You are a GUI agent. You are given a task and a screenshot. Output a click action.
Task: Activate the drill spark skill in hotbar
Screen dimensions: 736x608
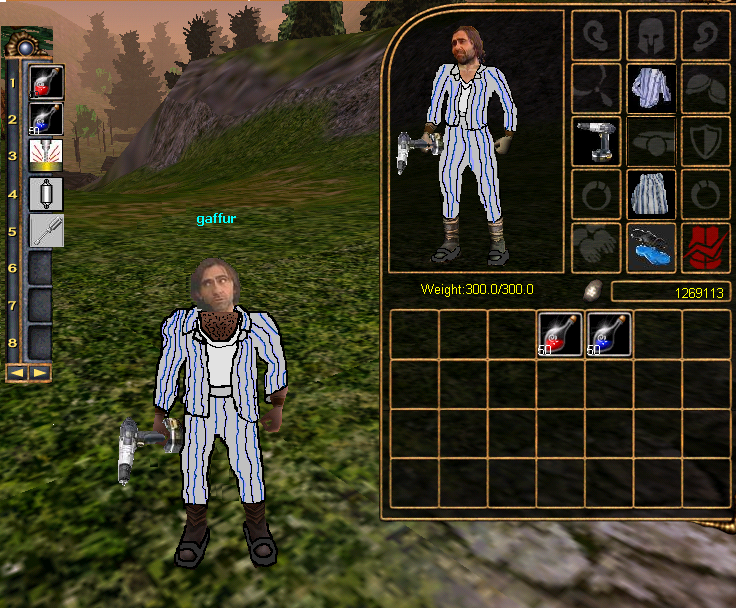(x=41, y=157)
